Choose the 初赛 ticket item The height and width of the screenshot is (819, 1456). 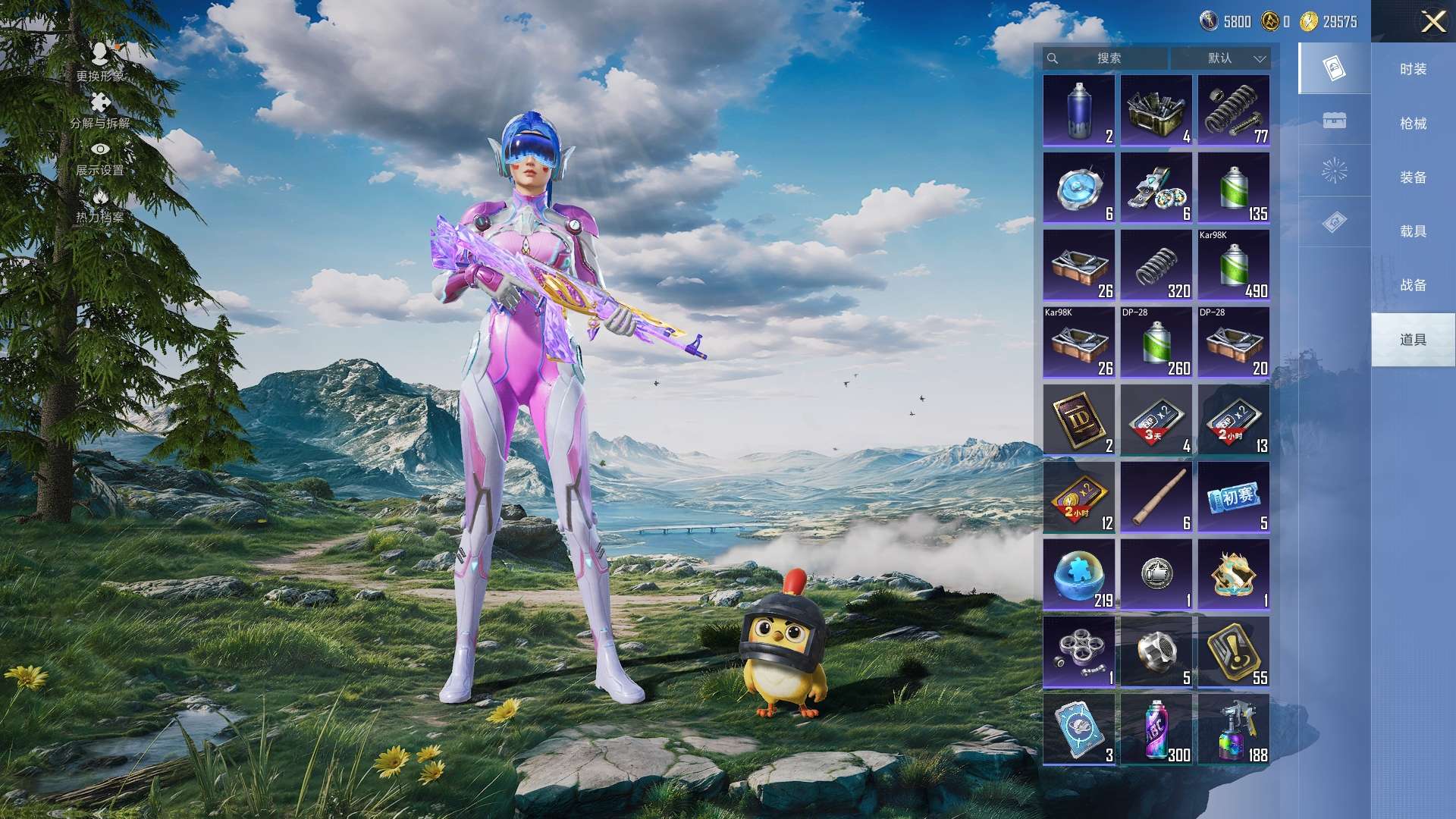click(1233, 497)
